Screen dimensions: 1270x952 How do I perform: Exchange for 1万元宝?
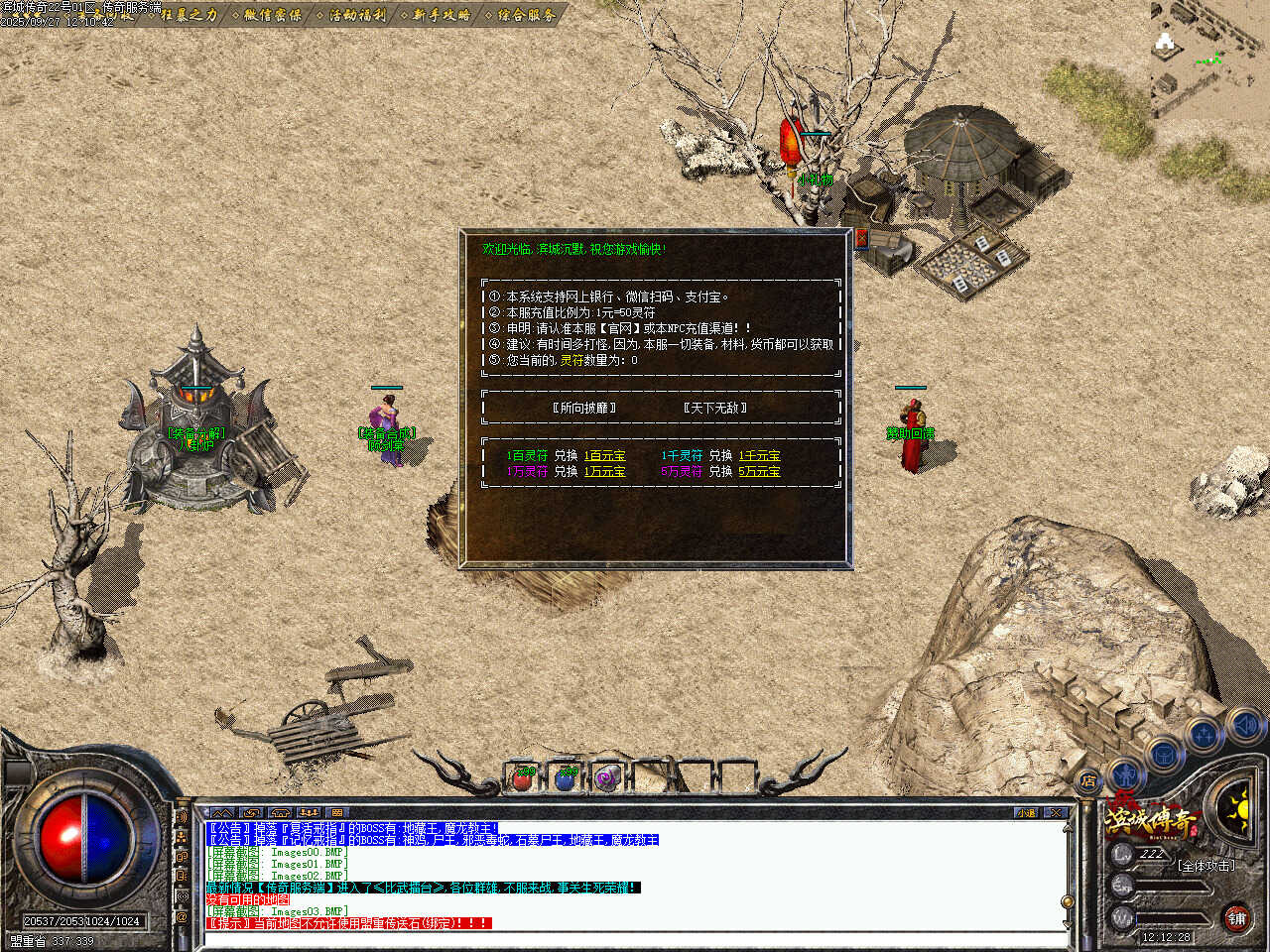tap(604, 472)
